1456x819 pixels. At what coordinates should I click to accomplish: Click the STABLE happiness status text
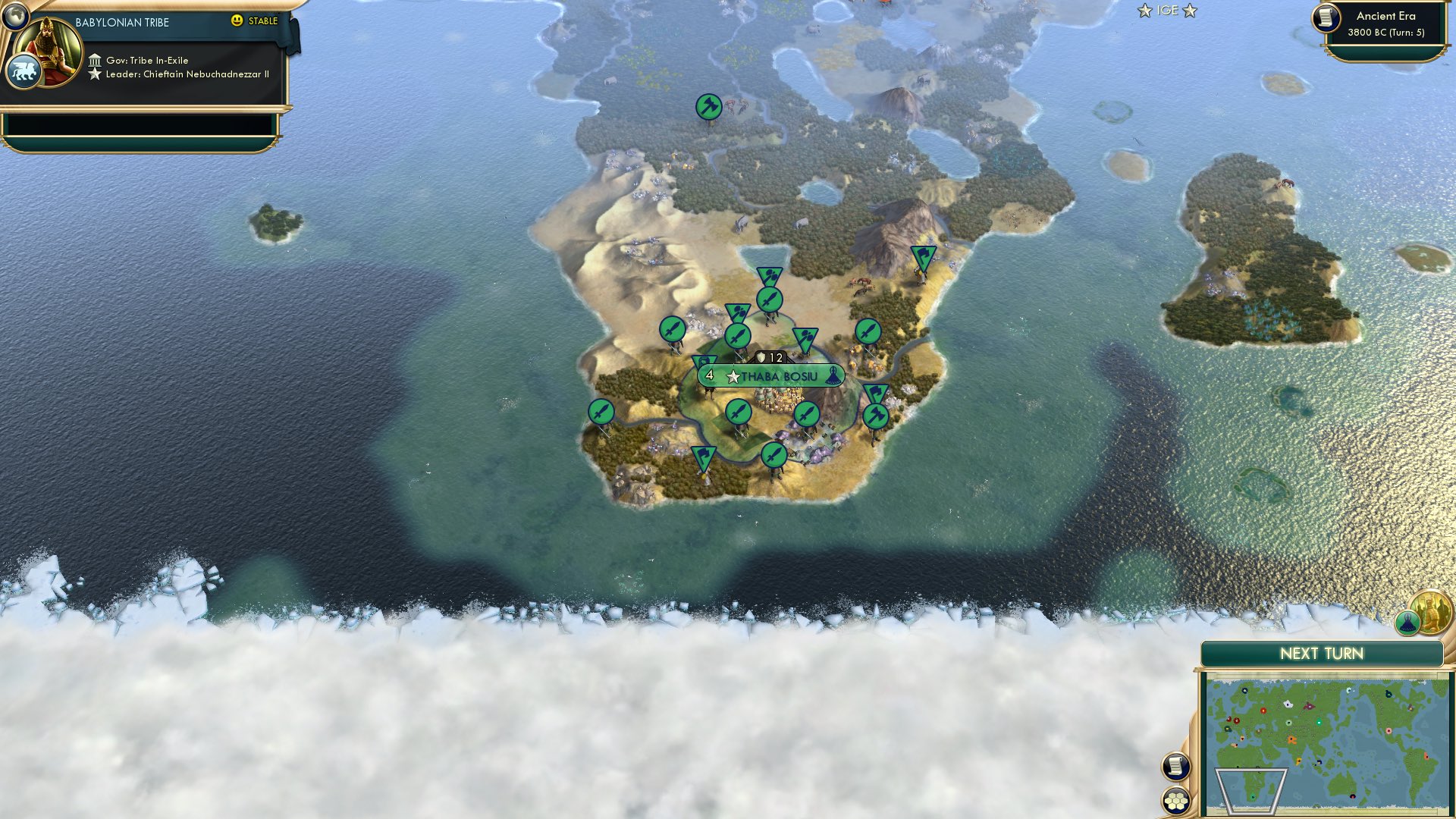coord(262,21)
